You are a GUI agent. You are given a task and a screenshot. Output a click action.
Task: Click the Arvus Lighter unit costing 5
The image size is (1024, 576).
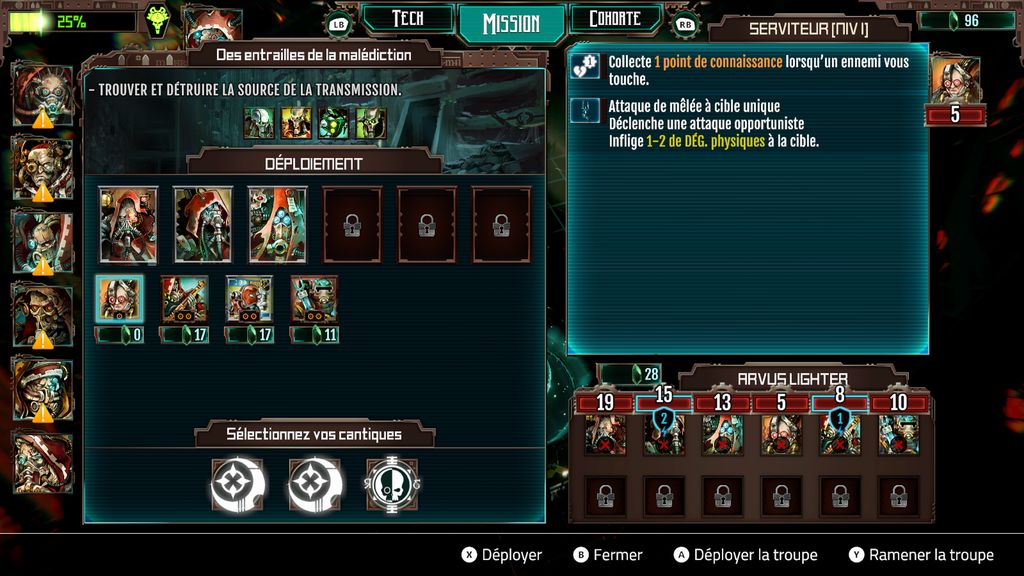click(781, 436)
